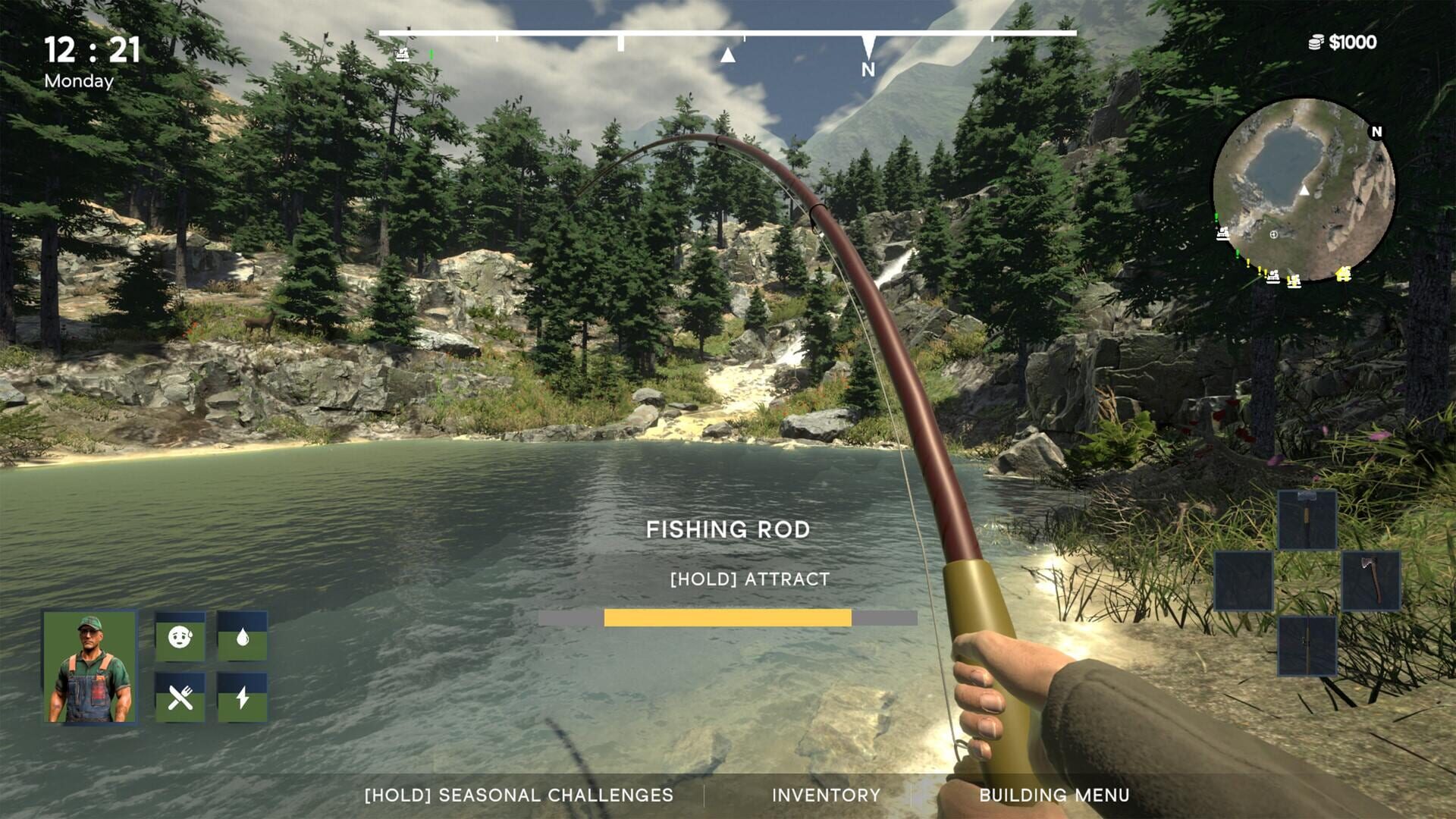The width and height of the screenshot is (1456, 819).
Task: Click the white player triangle on the minimap
Action: point(1304,191)
